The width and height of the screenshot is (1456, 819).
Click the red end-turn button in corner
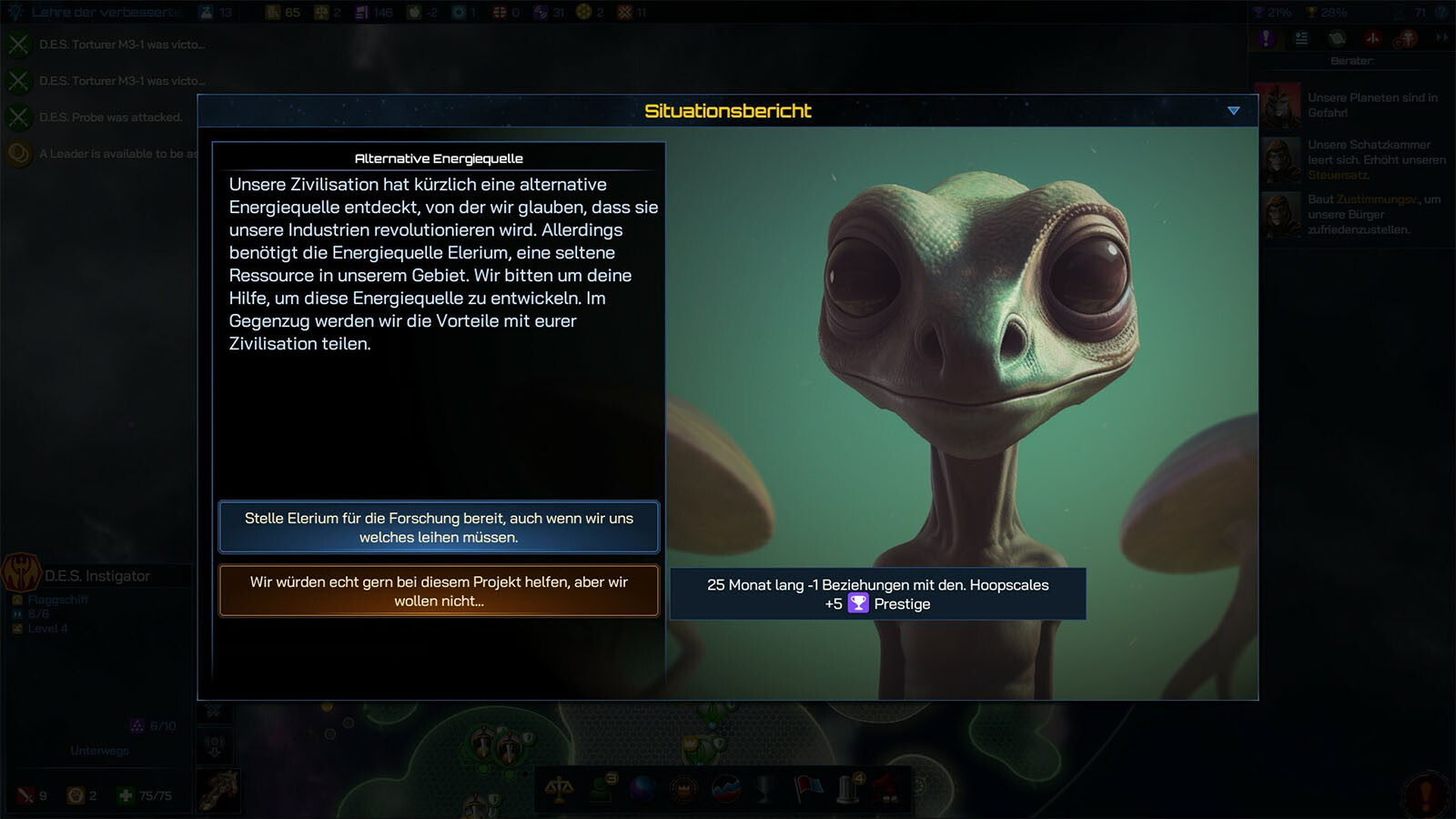pyautogui.click(x=1426, y=792)
